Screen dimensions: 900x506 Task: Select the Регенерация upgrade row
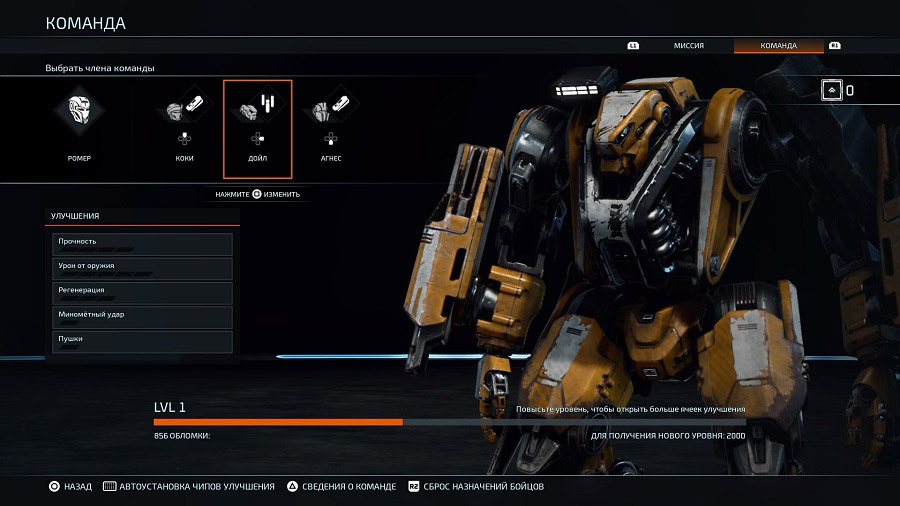[142, 293]
